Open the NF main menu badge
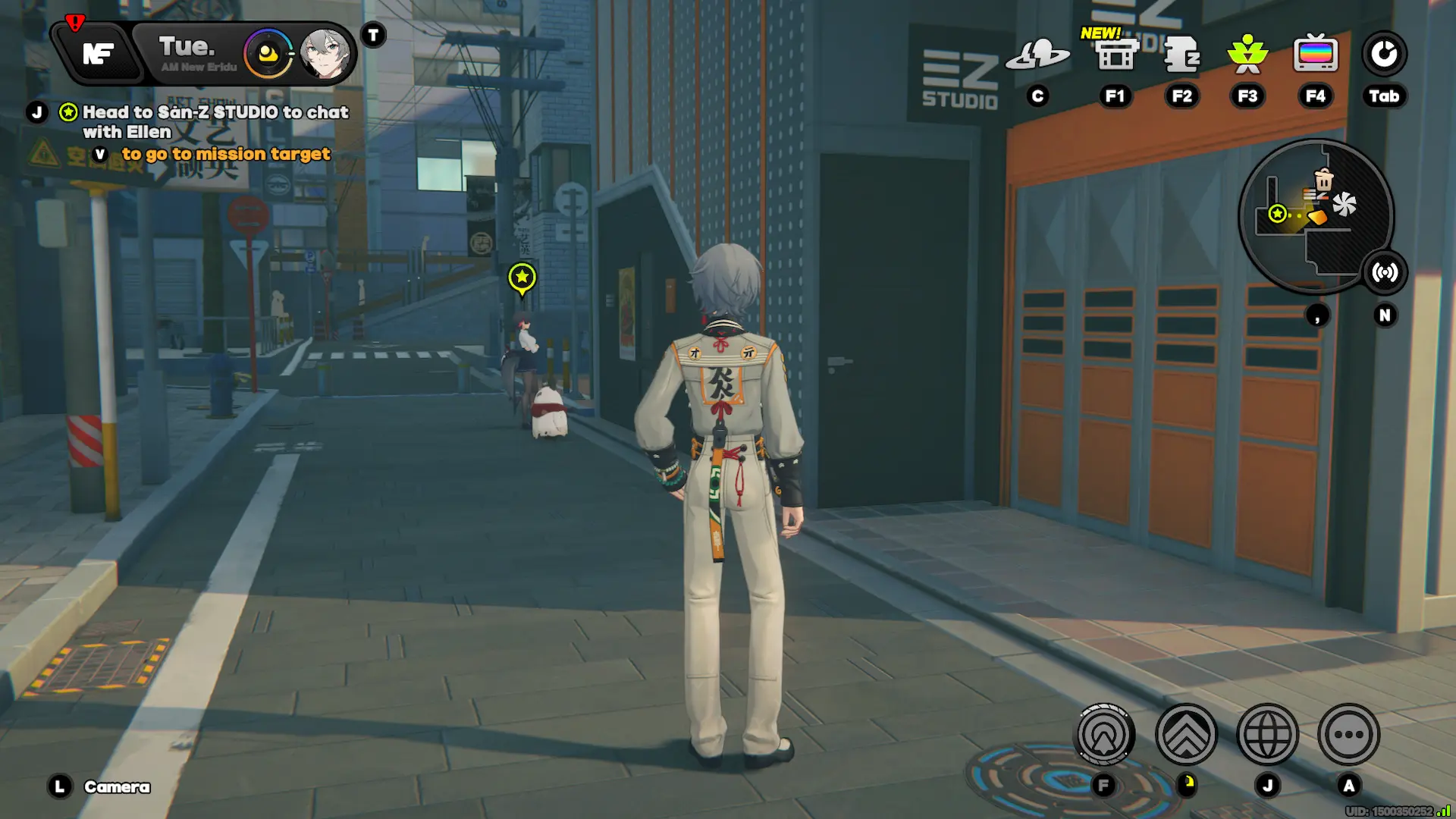 pyautogui.click(x=99, y=54)
